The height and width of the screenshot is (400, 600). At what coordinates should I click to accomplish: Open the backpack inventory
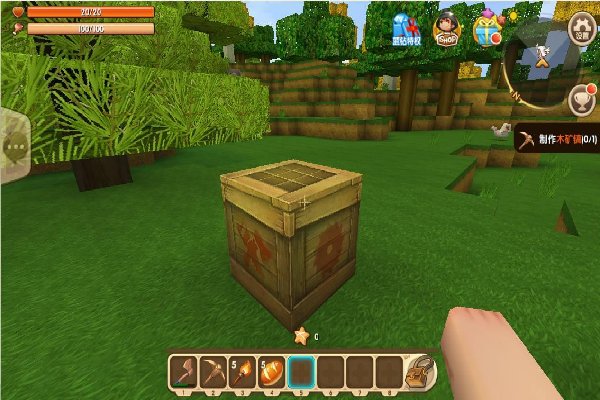(420, 371)
